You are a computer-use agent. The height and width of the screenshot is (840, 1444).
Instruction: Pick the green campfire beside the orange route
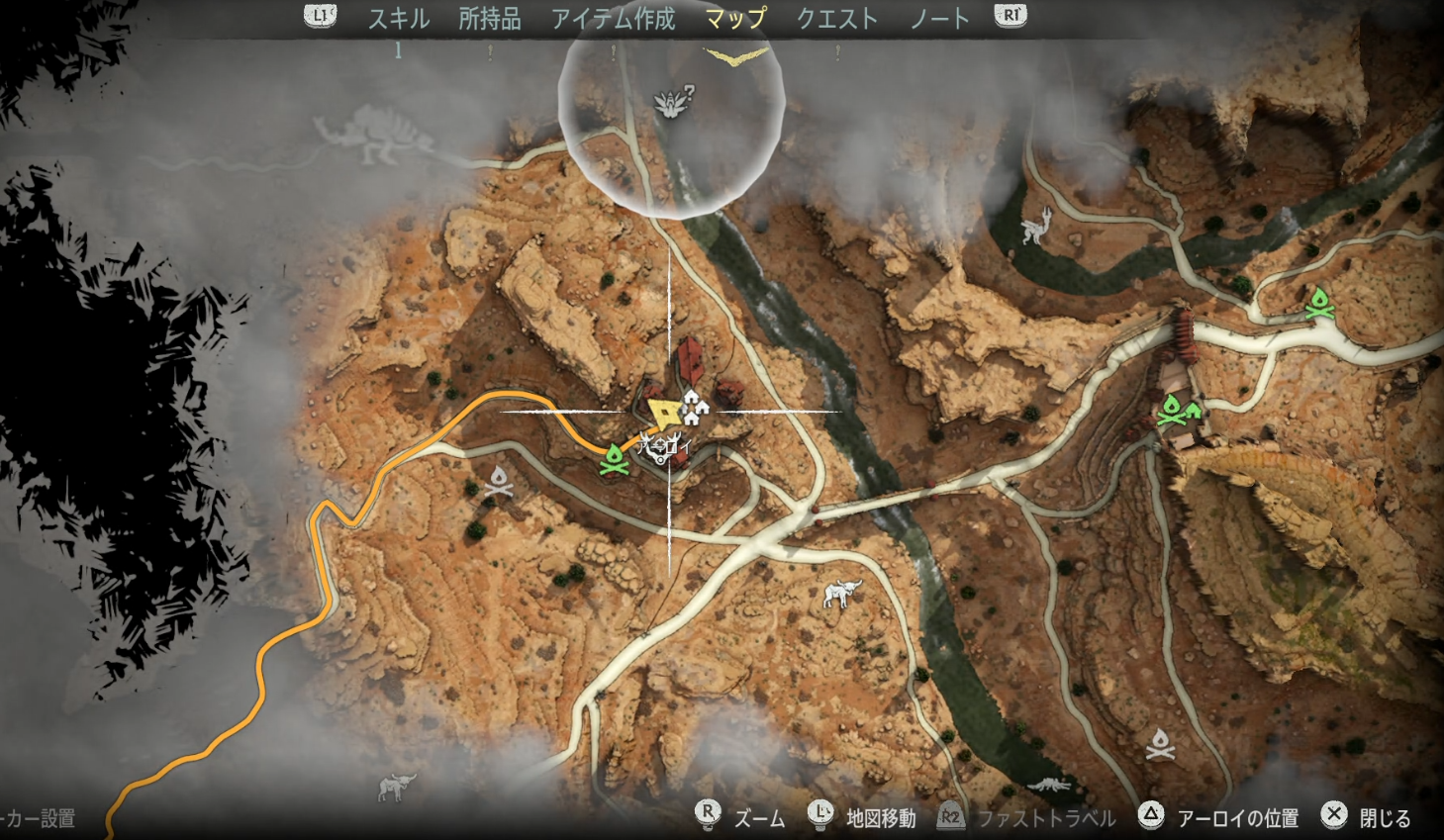point(615,459)
